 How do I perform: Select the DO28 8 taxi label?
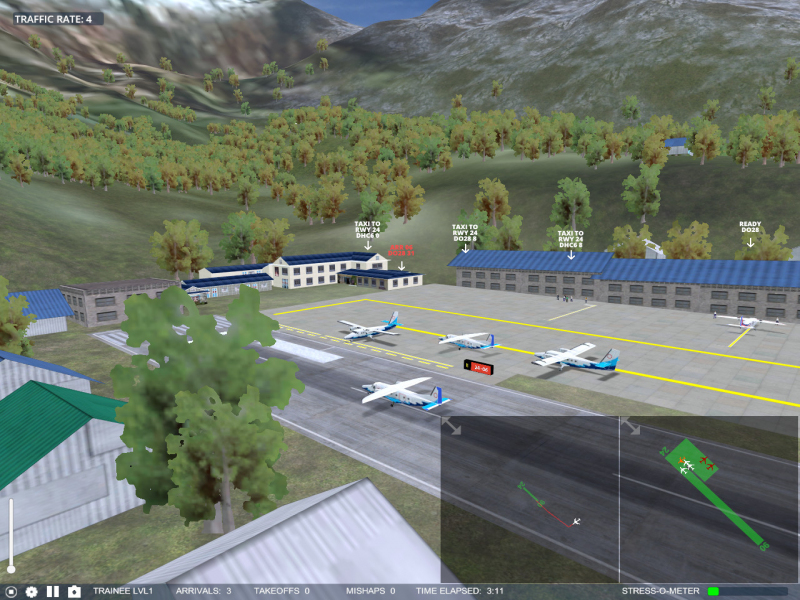click(x=465, y=234)
